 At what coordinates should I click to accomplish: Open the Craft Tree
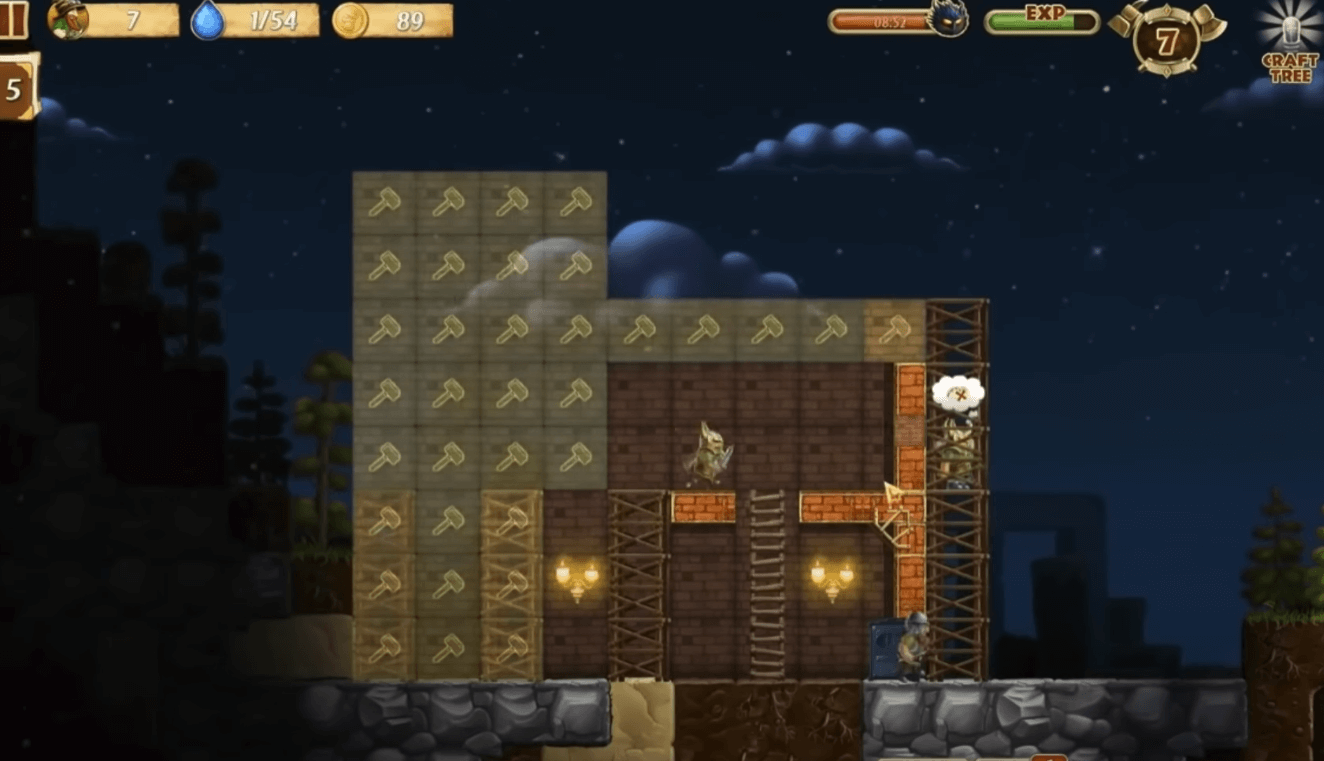pyautogui.click(x=1290, y=42)
